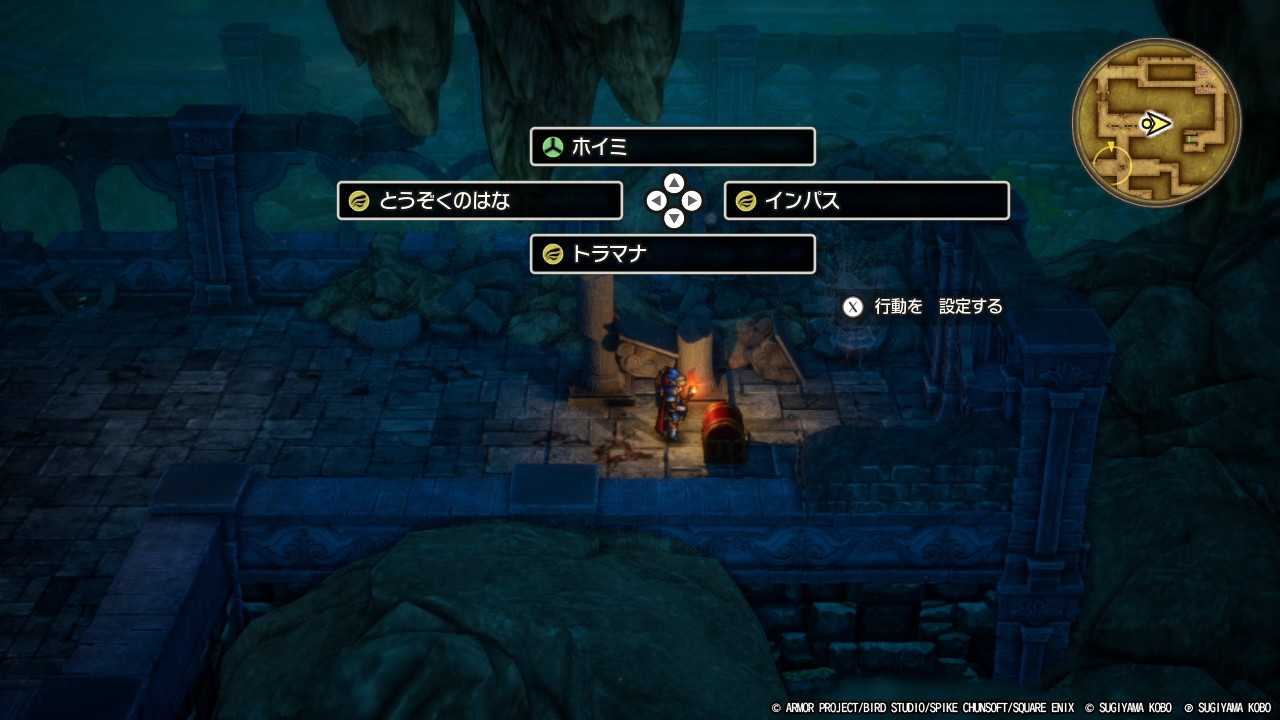Click the green spell icon beside ホイミ

tap(552, 146)
